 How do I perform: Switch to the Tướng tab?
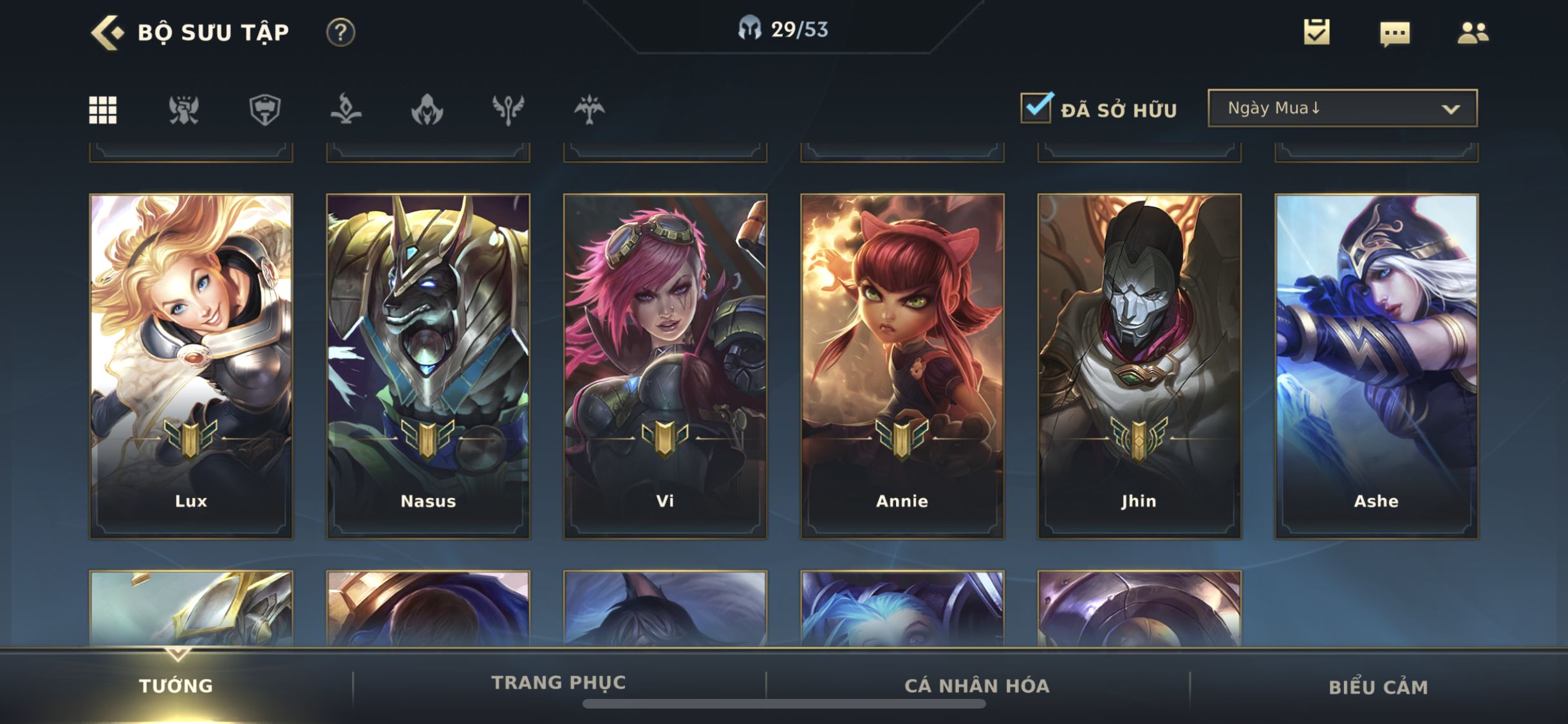coord(176,686)
